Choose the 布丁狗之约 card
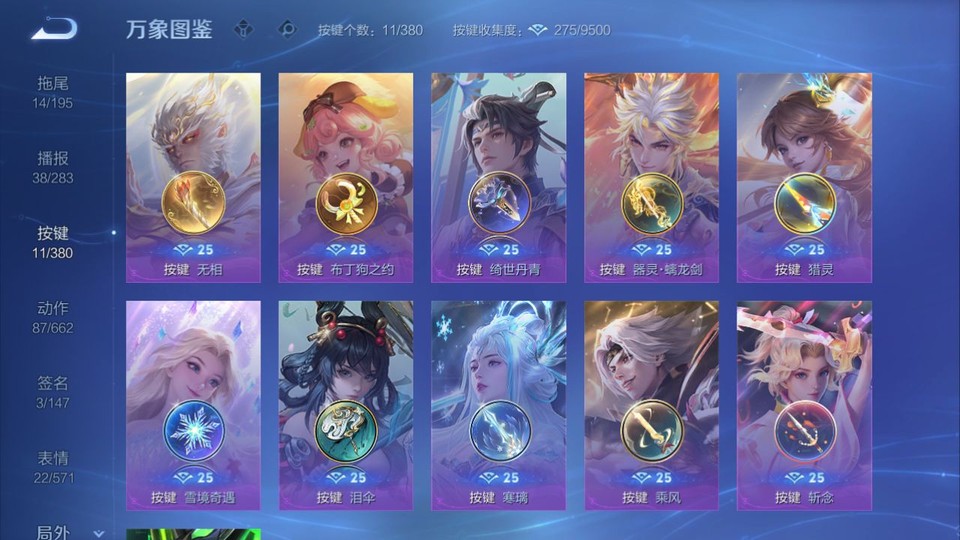 coord(346,177)
